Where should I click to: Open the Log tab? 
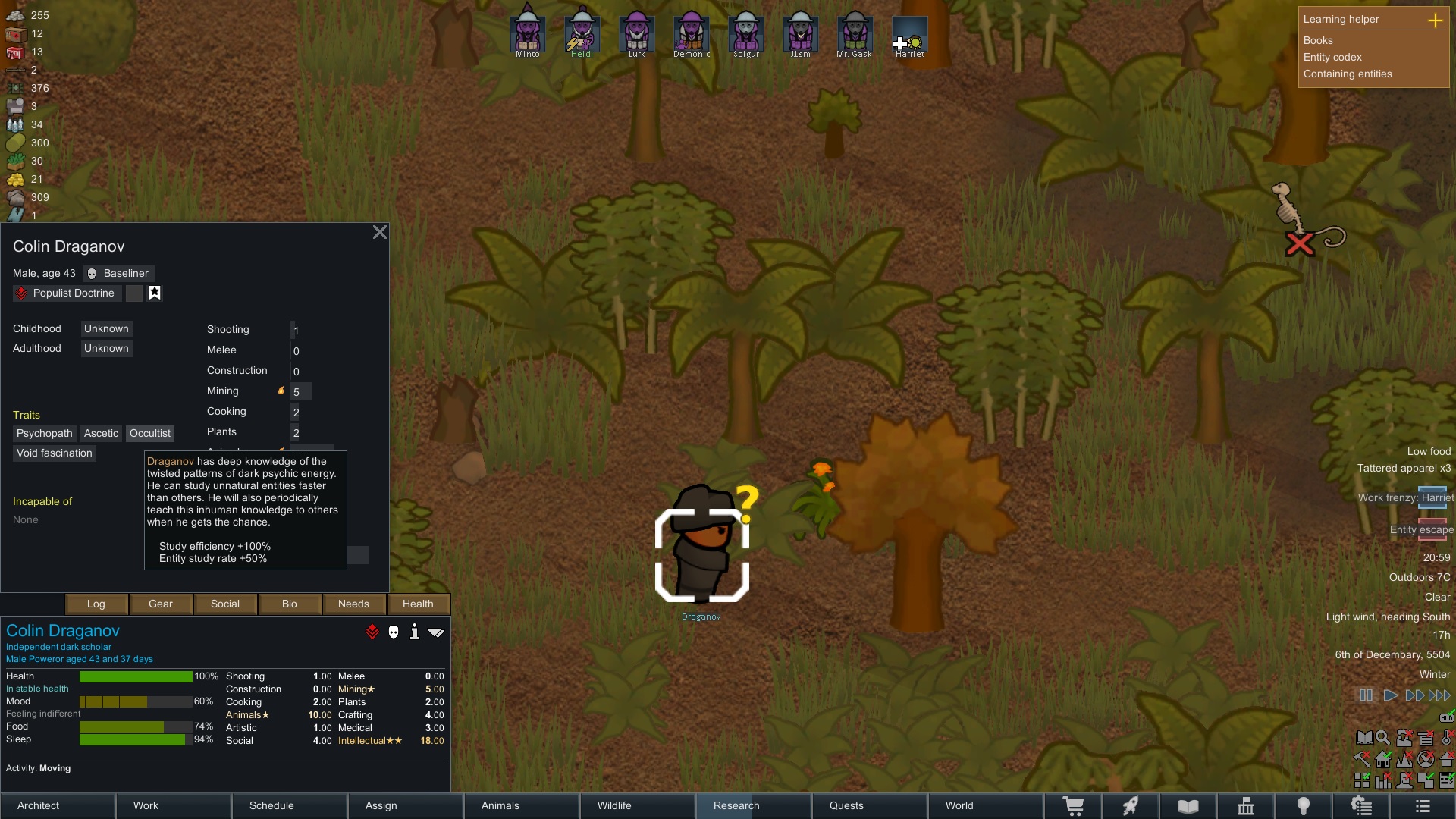click(96, 604)
